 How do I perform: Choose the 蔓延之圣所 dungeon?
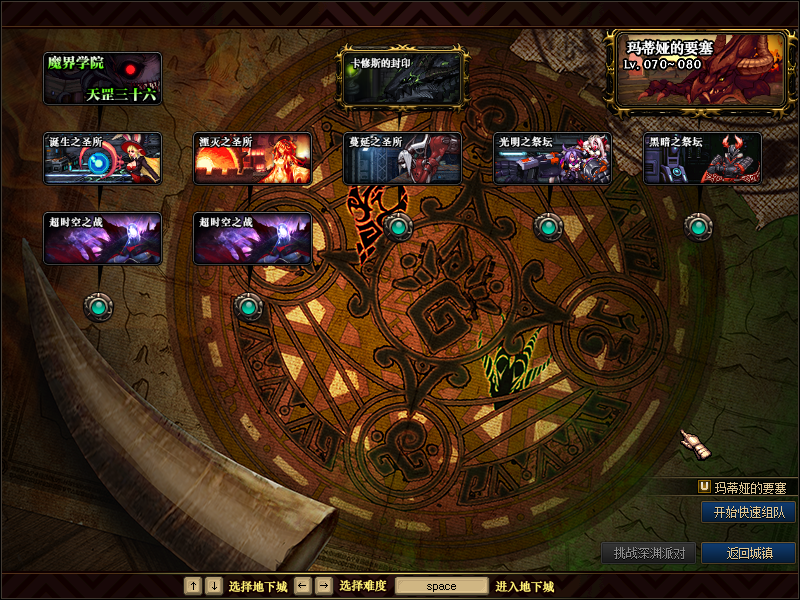point(402,158)
